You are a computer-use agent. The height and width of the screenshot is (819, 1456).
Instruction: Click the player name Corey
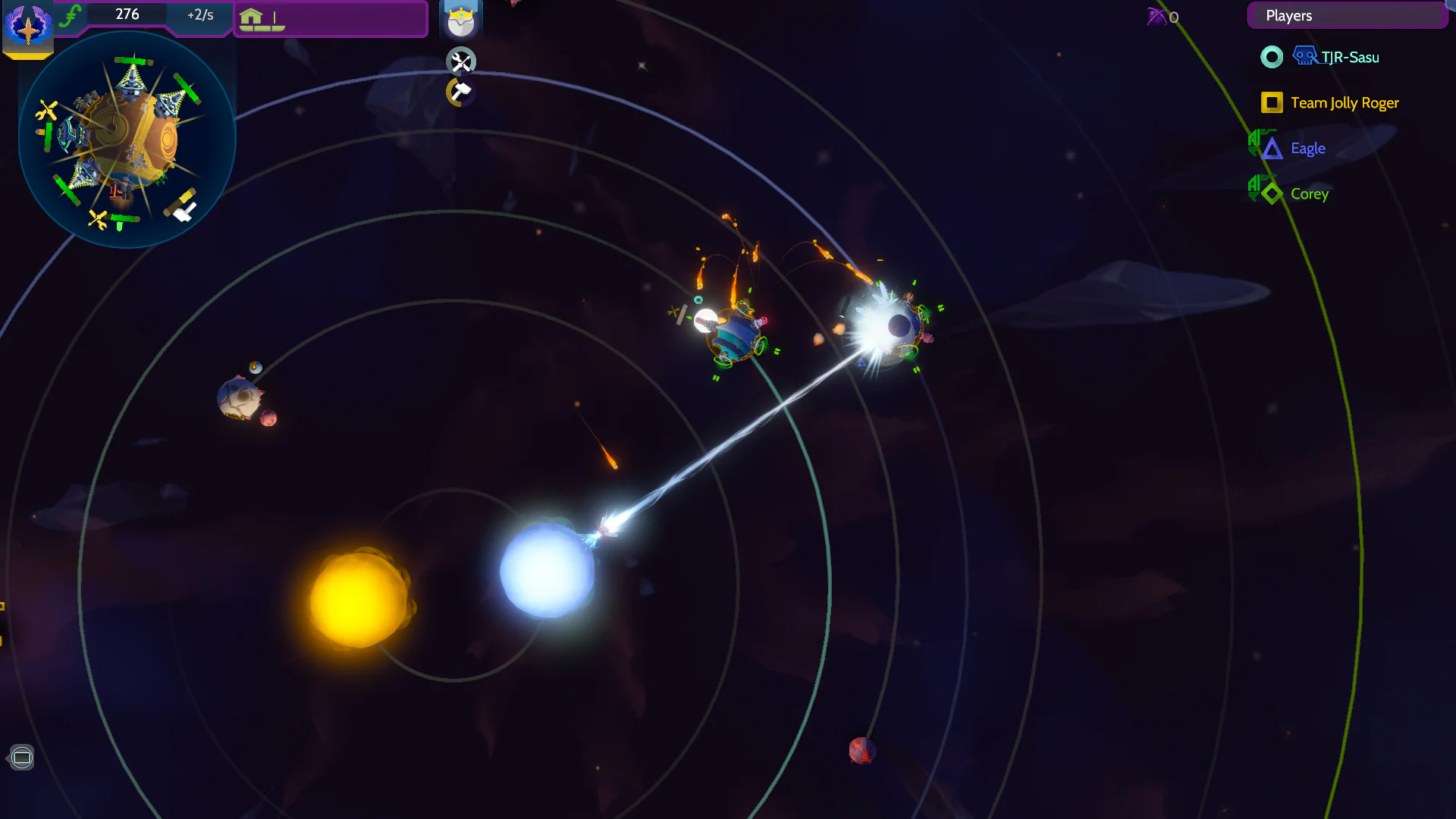point(1310,194)
